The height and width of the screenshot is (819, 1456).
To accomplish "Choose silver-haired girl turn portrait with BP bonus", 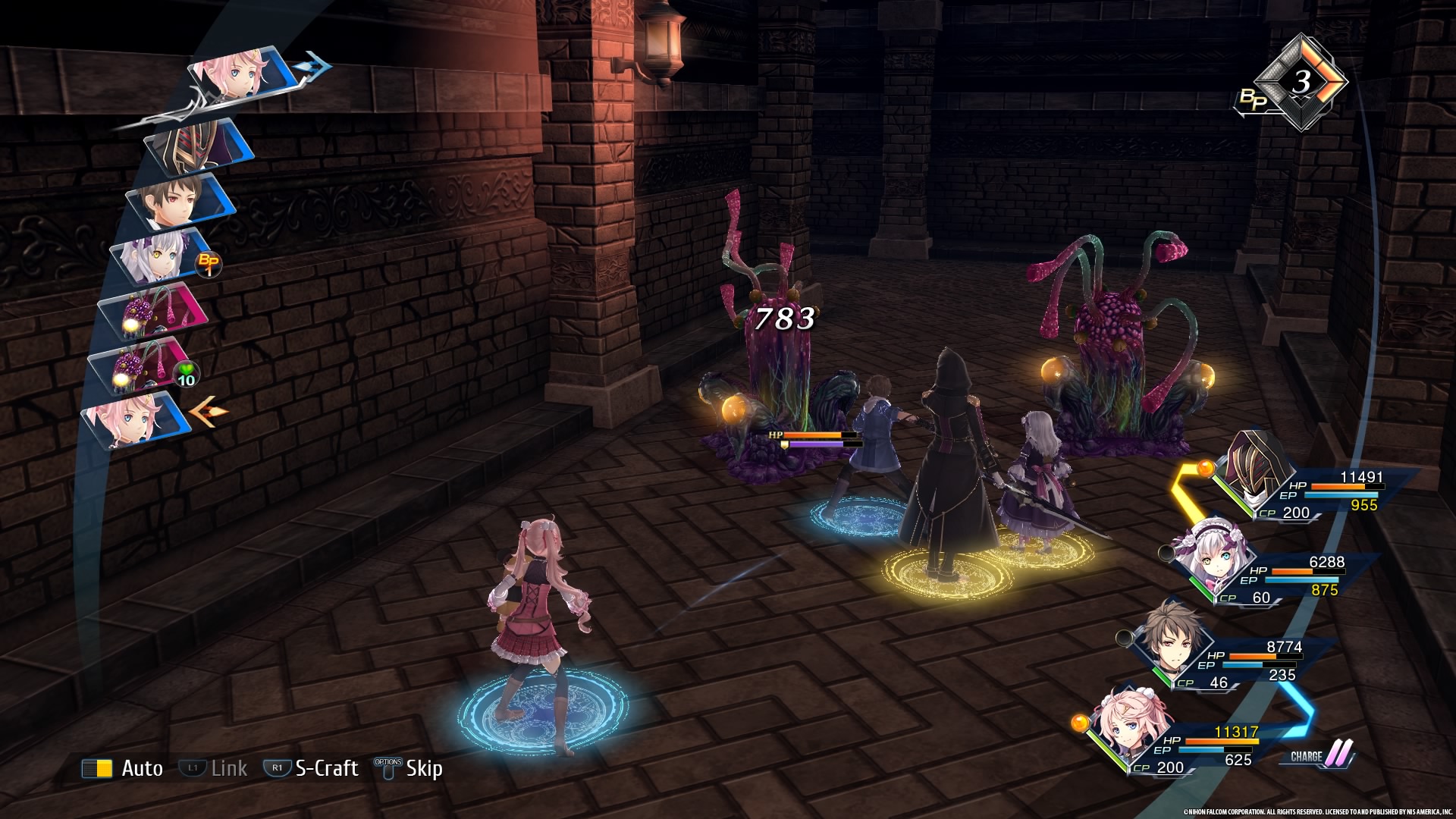I will [161, 256].
